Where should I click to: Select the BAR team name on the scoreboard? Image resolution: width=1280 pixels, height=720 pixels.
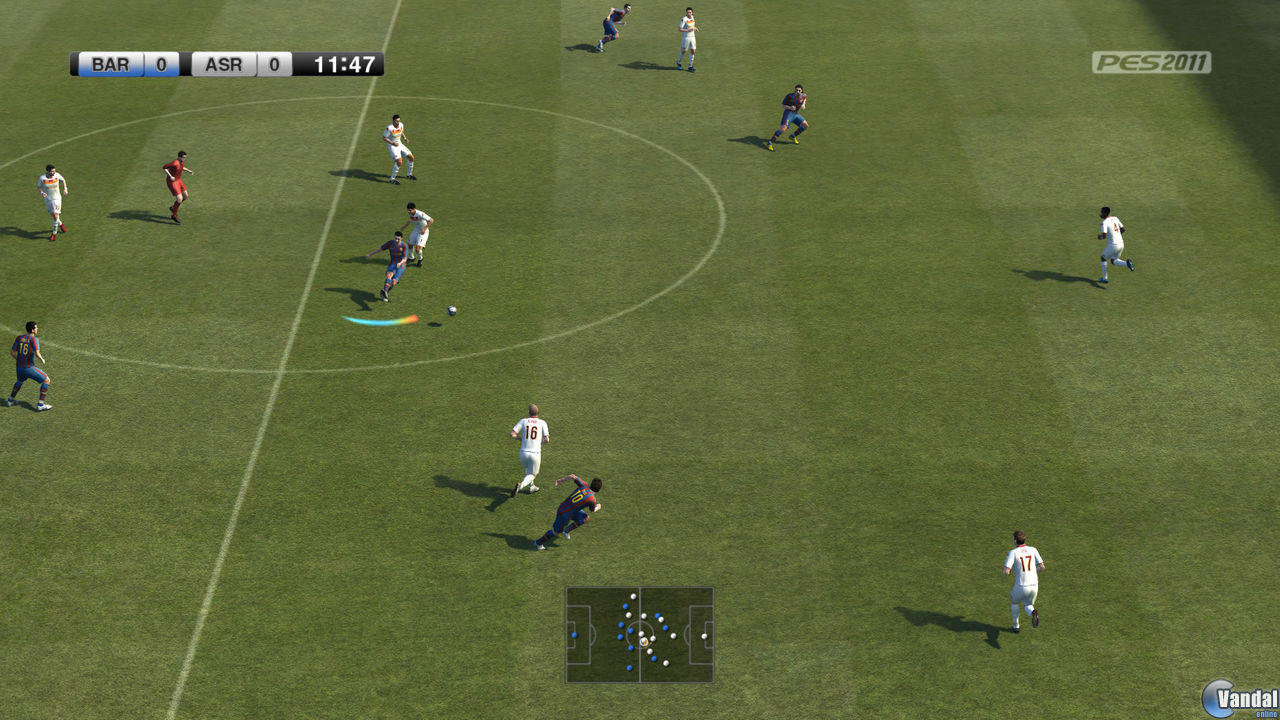(x=110, y=65)
